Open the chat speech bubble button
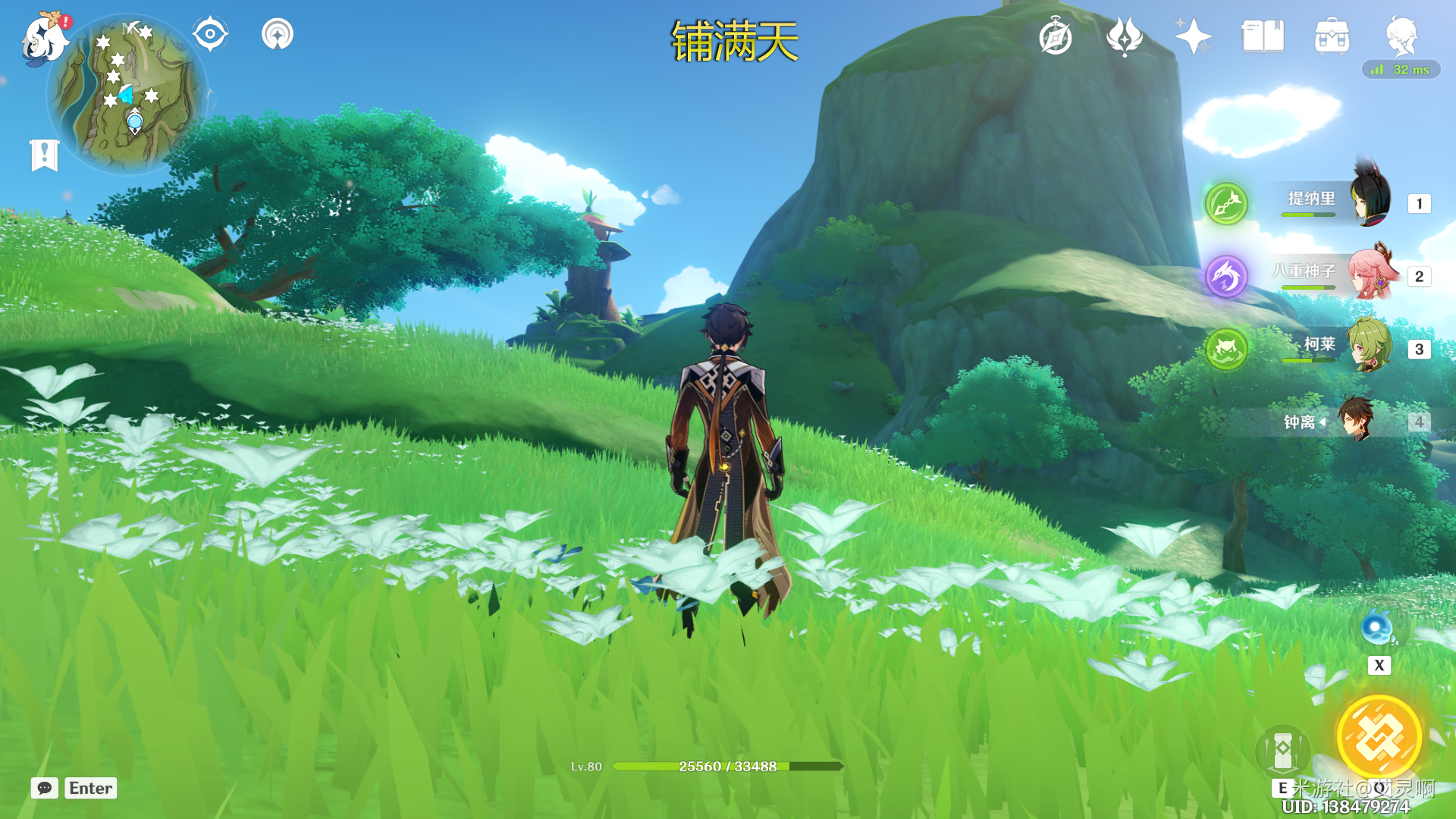The image size is (1456, 819). [45, 788]
